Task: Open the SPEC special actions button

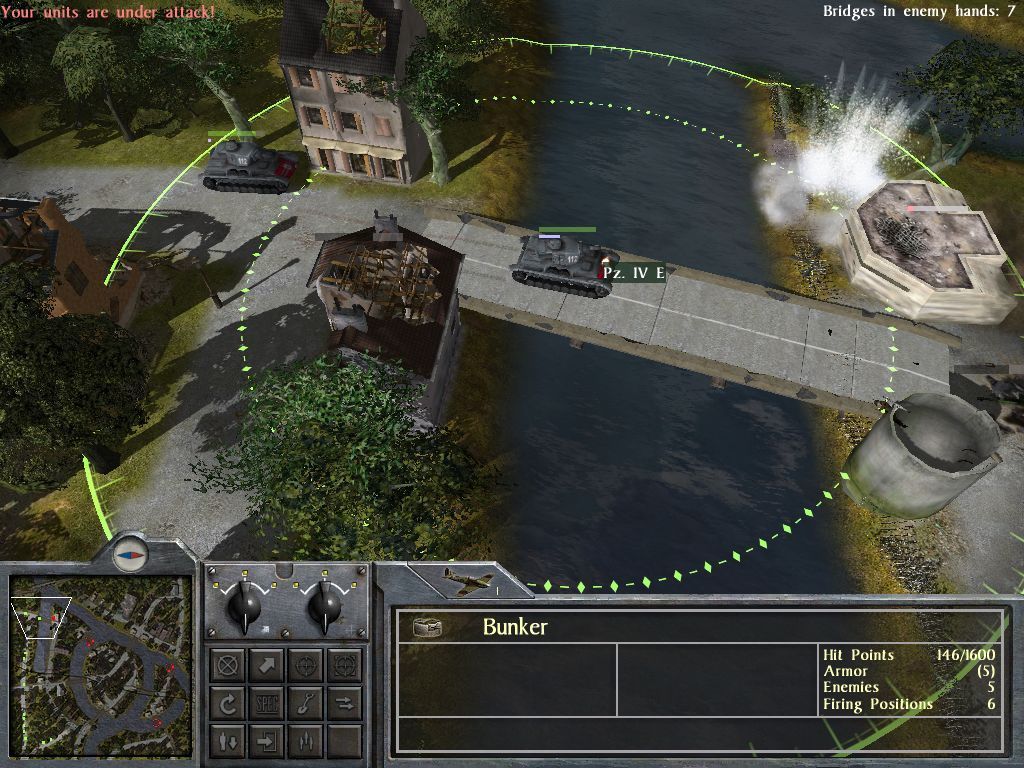Action: click(x=267, y=703)
